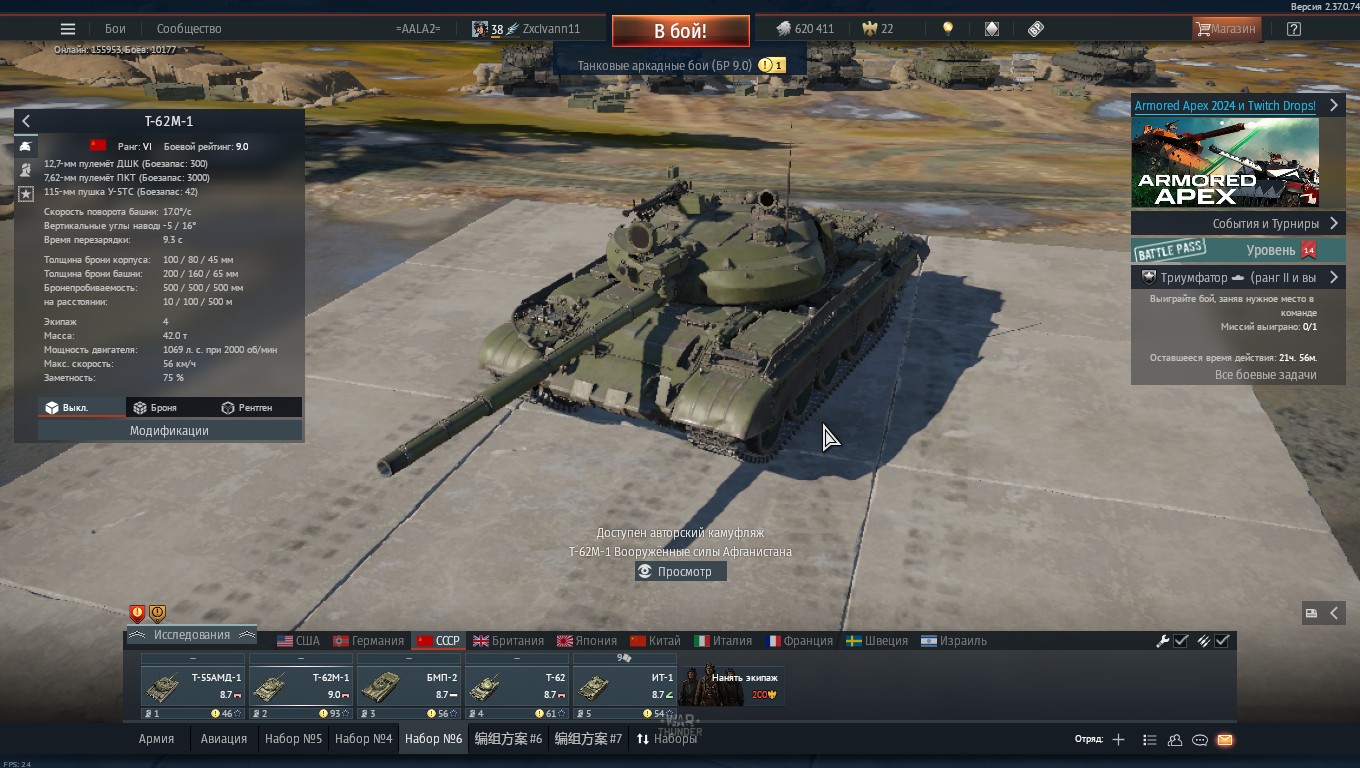Screen dimensions: 1360x768
Task: Start the battle with В бой! button
Action: pyautogui.click(x=680, y=31)
